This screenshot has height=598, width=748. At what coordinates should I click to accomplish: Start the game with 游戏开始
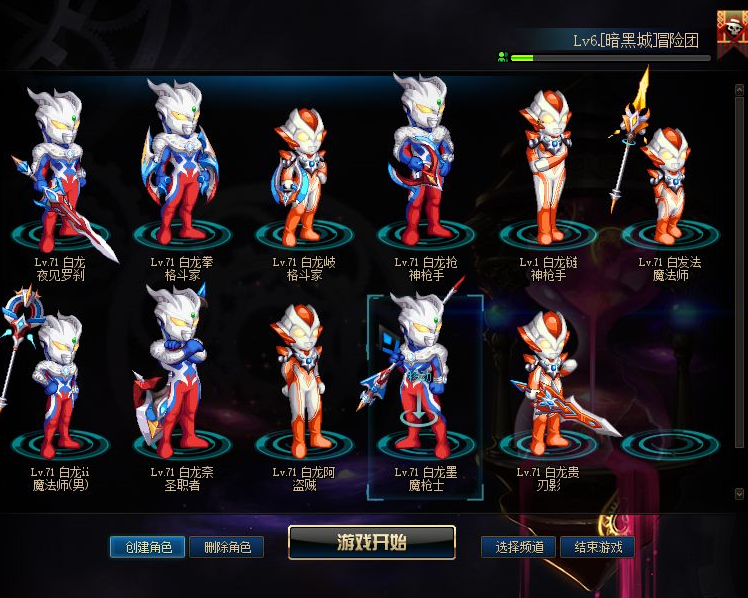point(371,543)
